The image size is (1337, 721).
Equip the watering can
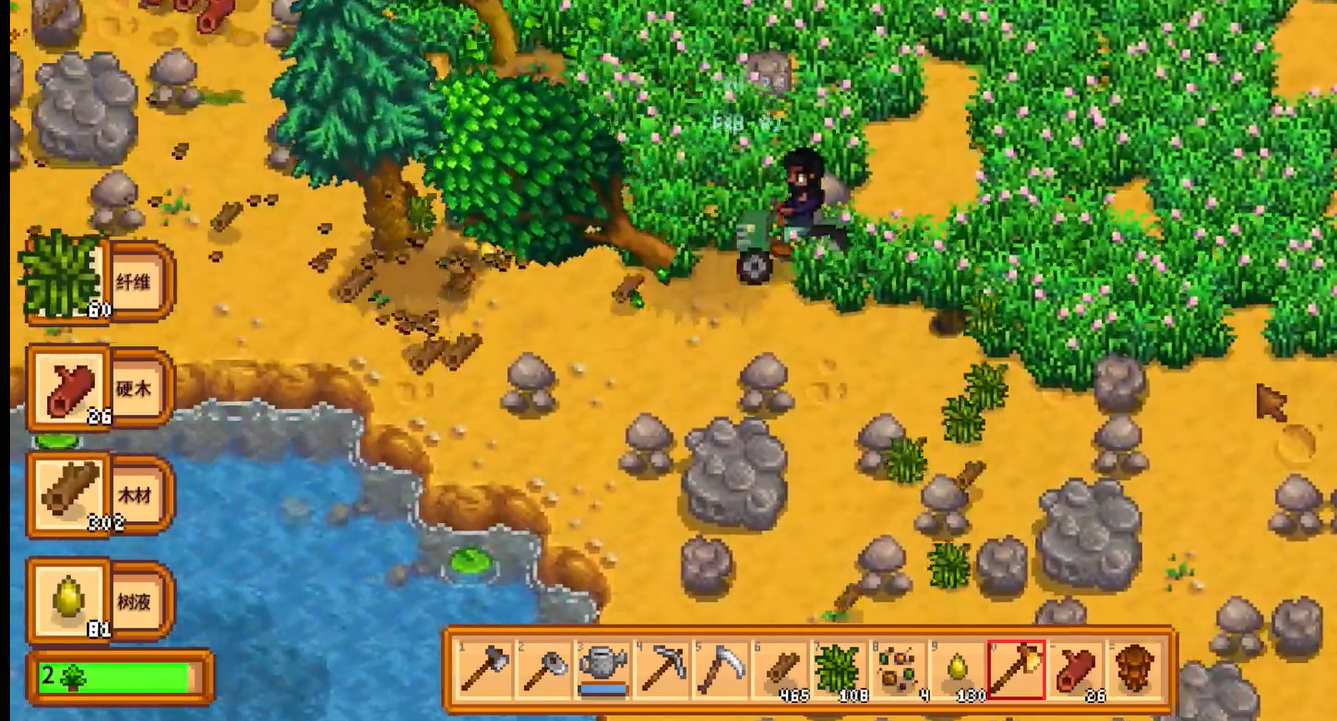(604, 668)
